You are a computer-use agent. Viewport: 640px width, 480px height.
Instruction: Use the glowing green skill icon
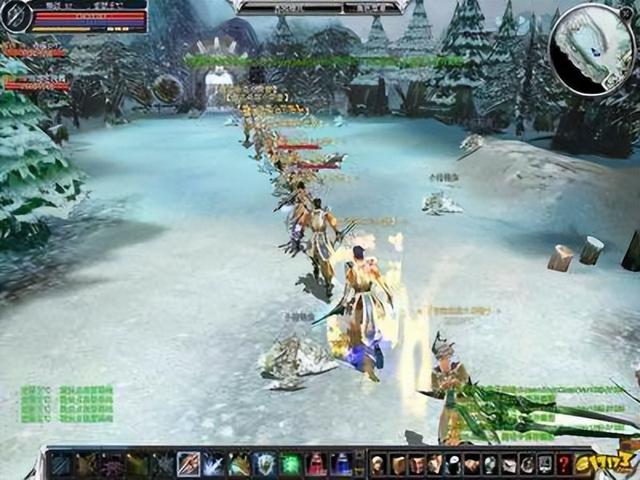[x=290, y=464]
